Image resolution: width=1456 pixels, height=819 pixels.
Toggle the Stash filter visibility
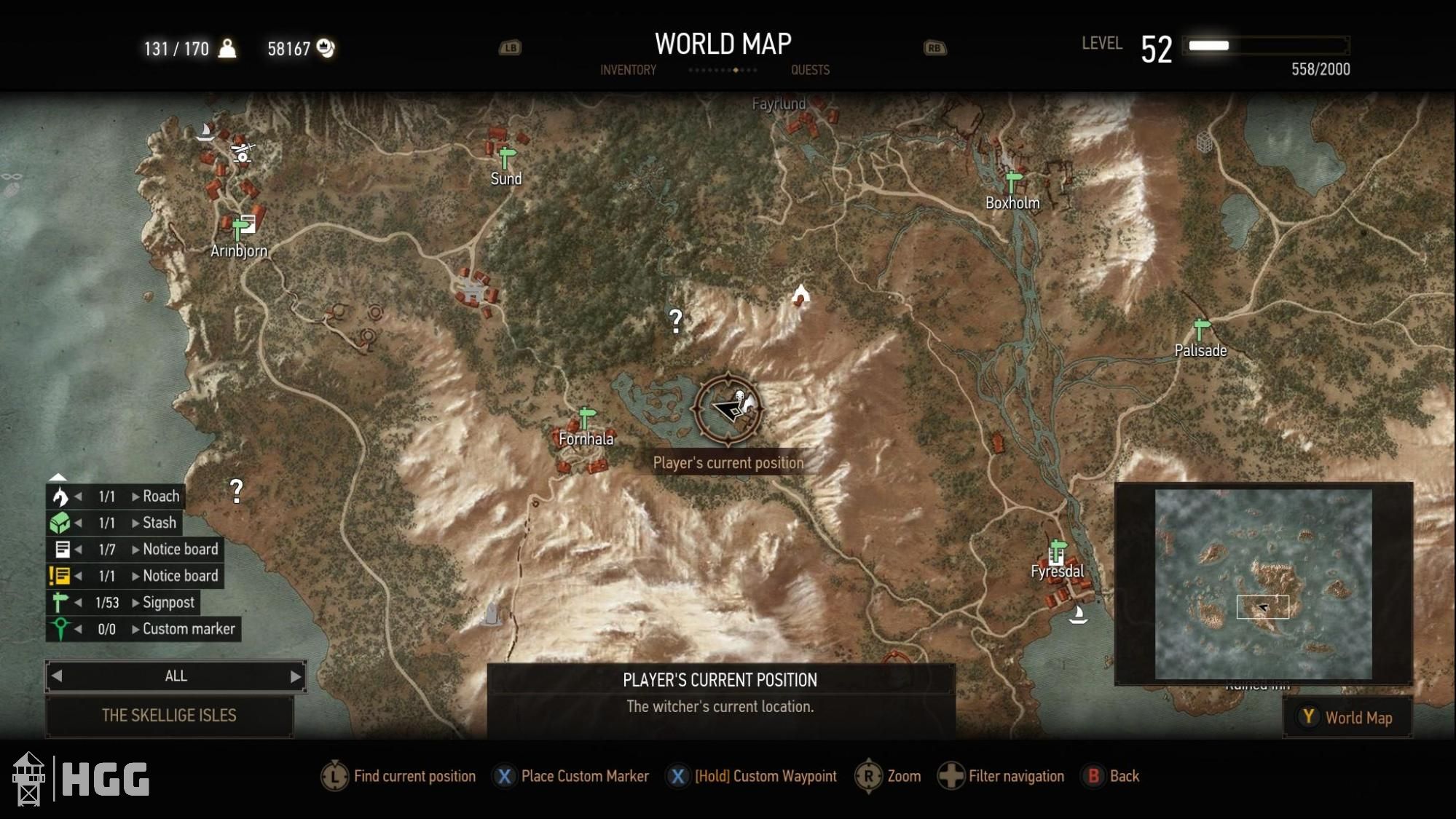(62, 523)
